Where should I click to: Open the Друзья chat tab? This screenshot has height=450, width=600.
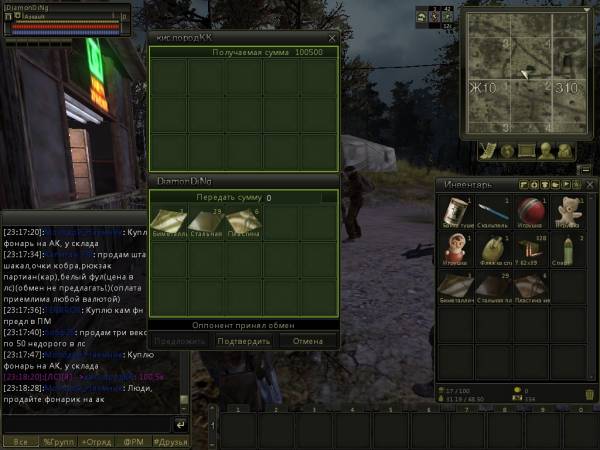point(172,441)
